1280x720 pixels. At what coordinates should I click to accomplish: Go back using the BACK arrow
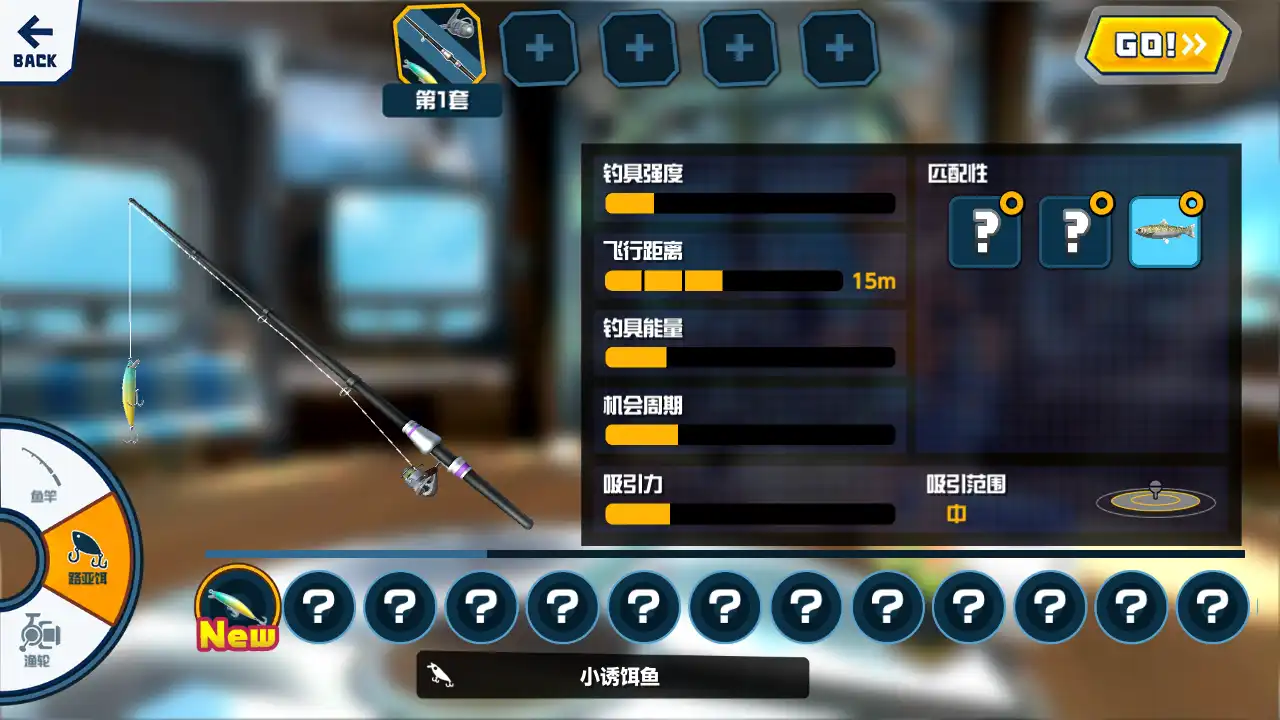(35, 42)
